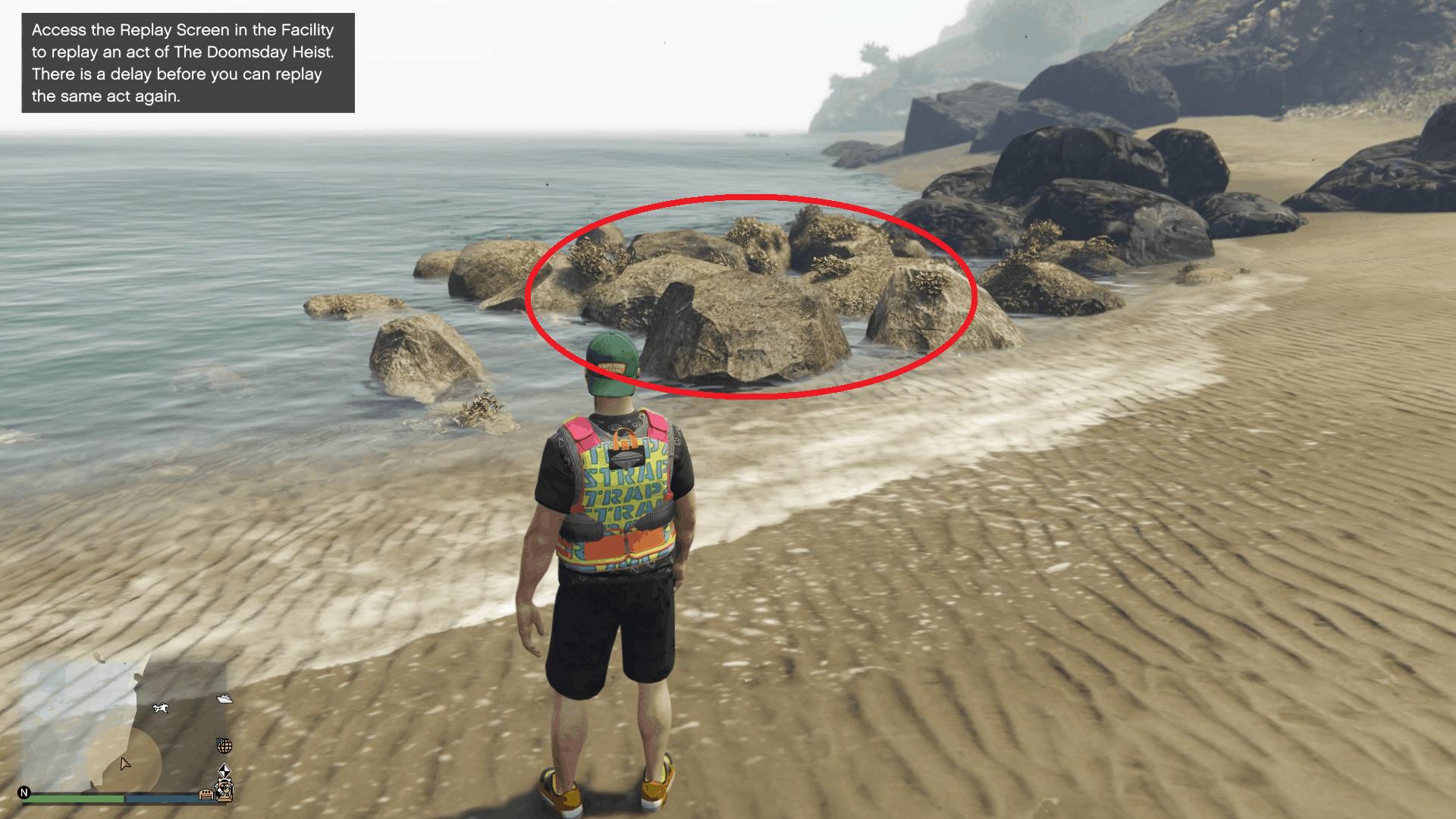Click the green health bar segment
This screenshot has height=819, width=1456.
pyautogui.click(x=71, y=797)
